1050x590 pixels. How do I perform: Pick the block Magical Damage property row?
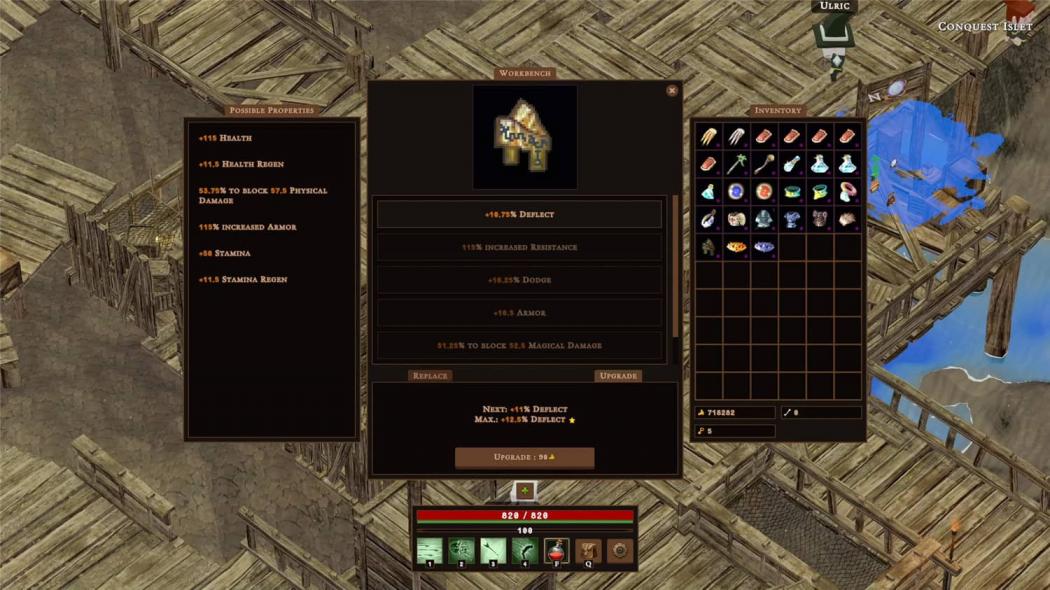click(x=519, y=345)
